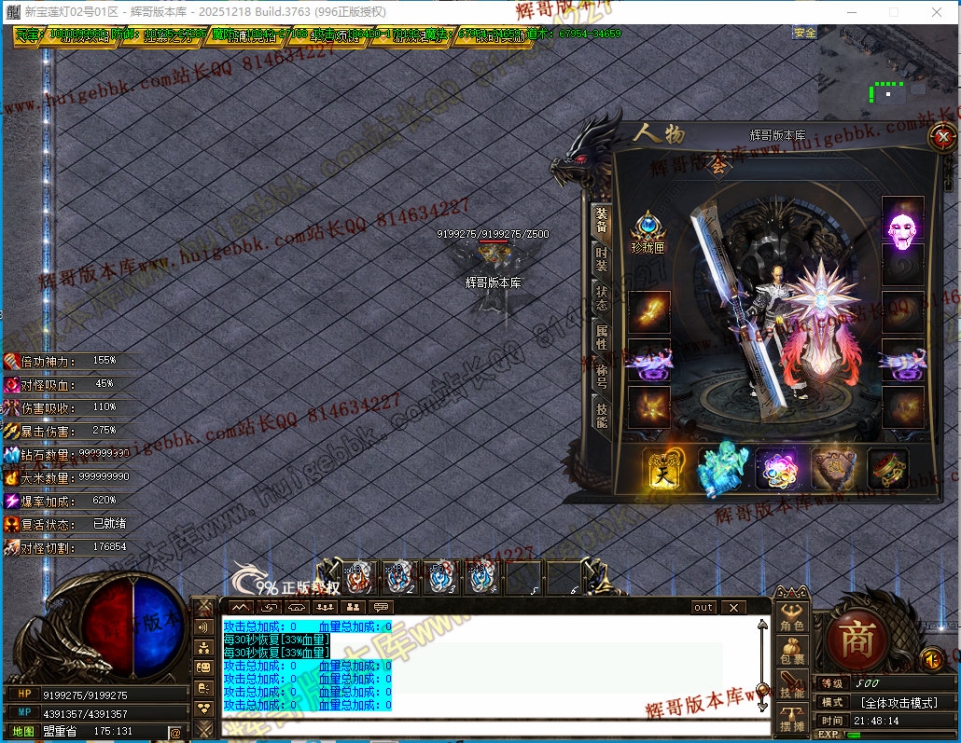The height and width of the screenshot is (743, 961).
Task: Select the cyan jade statue slot
Action: pos(721,468)
